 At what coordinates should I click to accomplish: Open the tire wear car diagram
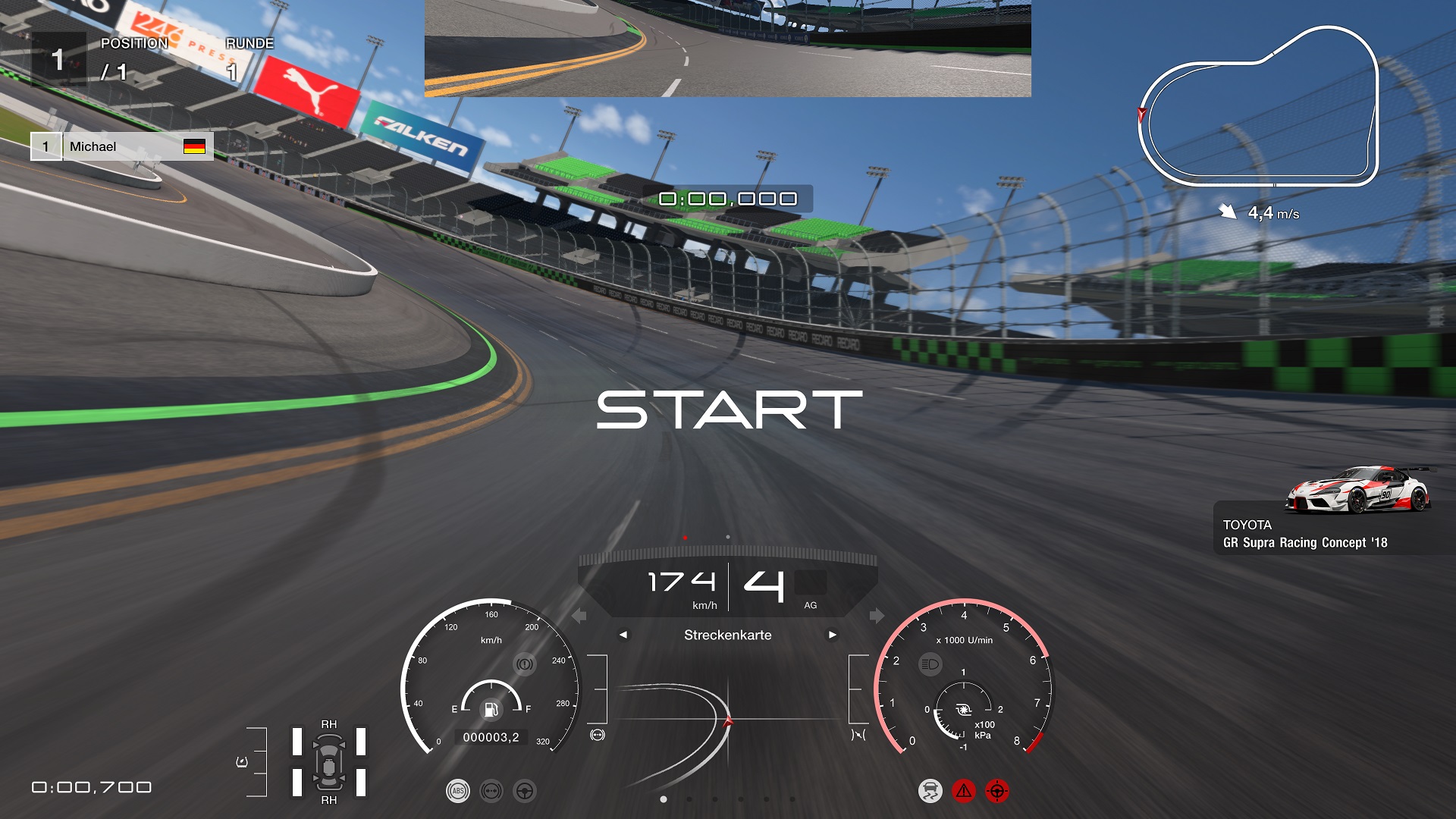point(329,762)
